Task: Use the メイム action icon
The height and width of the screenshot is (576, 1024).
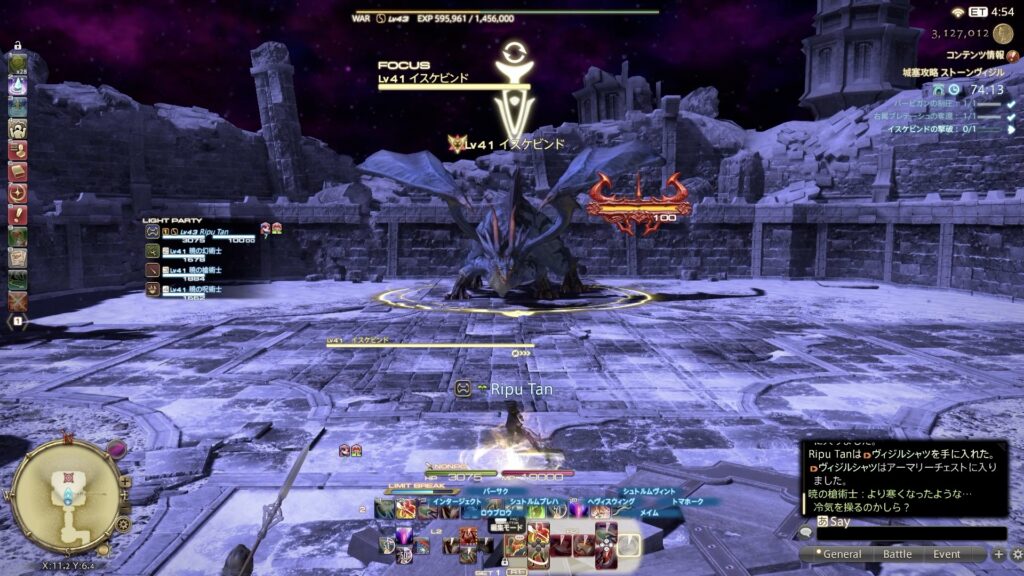Action: pos(620,511)
